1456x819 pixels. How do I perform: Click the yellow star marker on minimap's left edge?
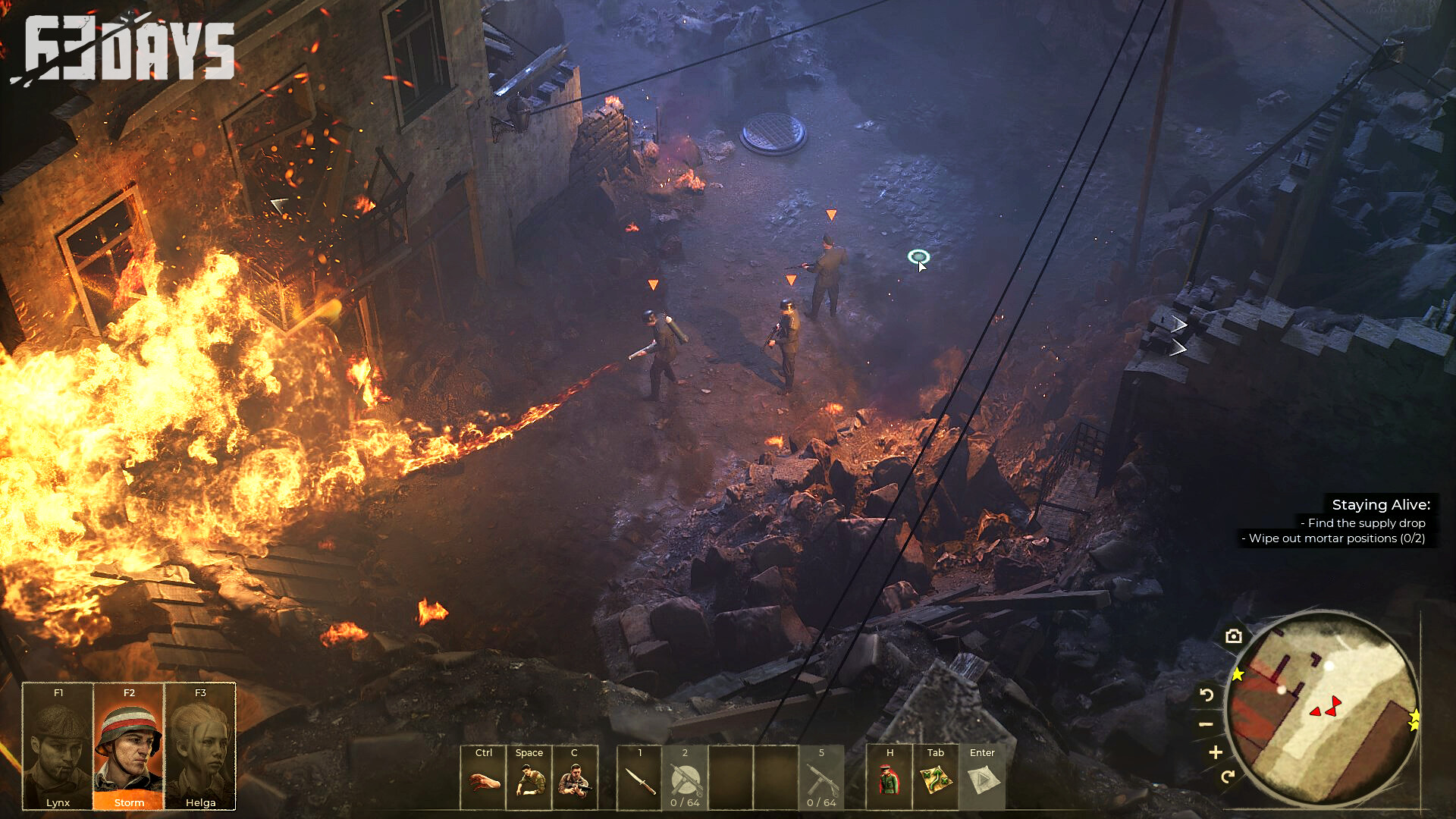(1238, 674)
